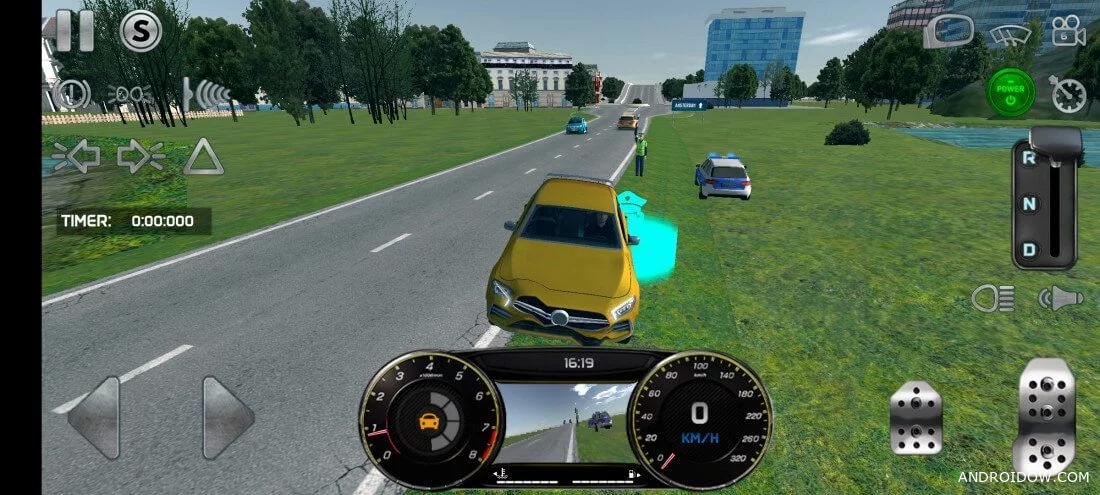The image size is (1100, 495).
Task: Tap the brake pedal
Action: (x=916, y=415)
